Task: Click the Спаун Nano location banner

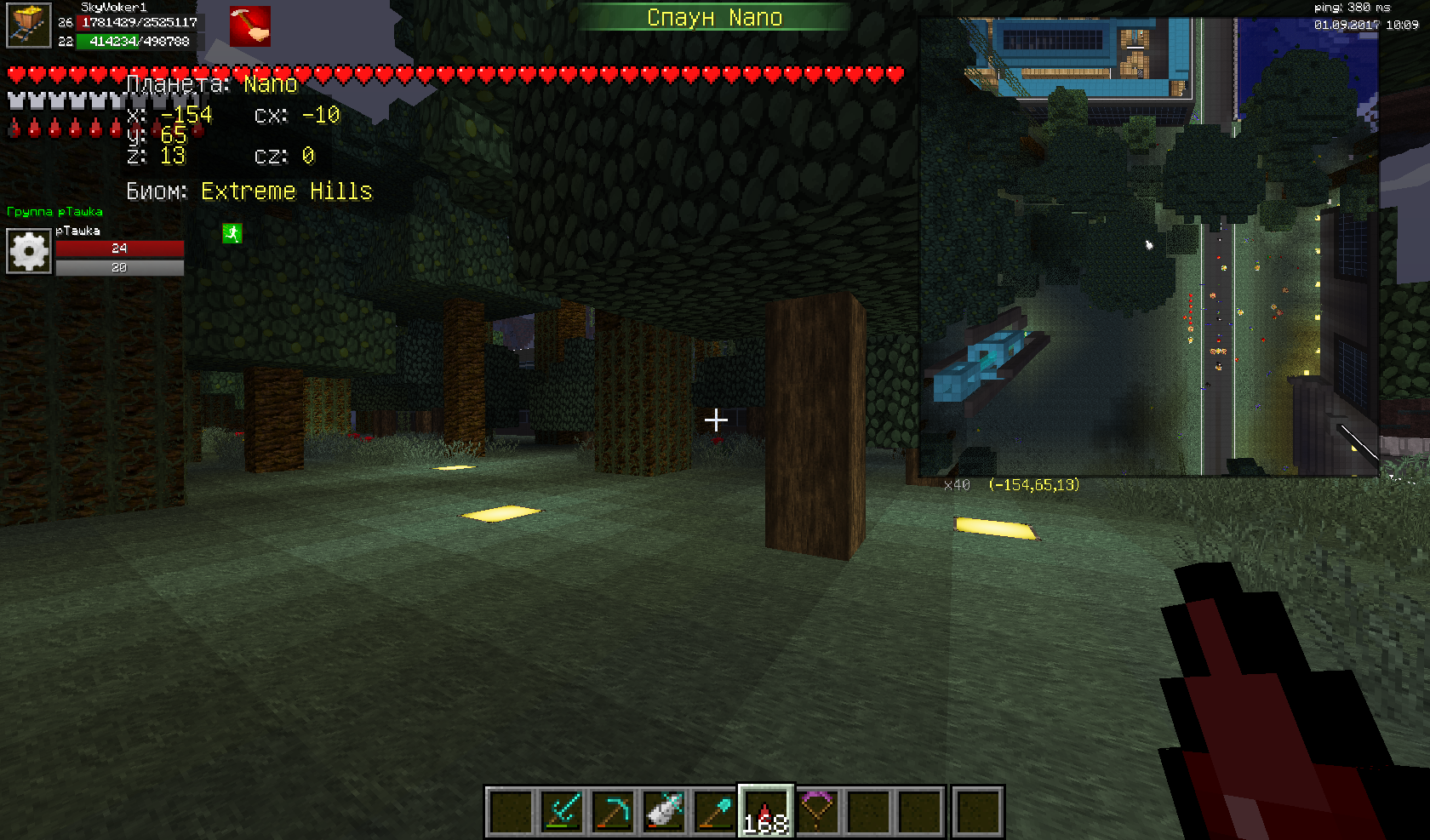Action: click(714, 17)
